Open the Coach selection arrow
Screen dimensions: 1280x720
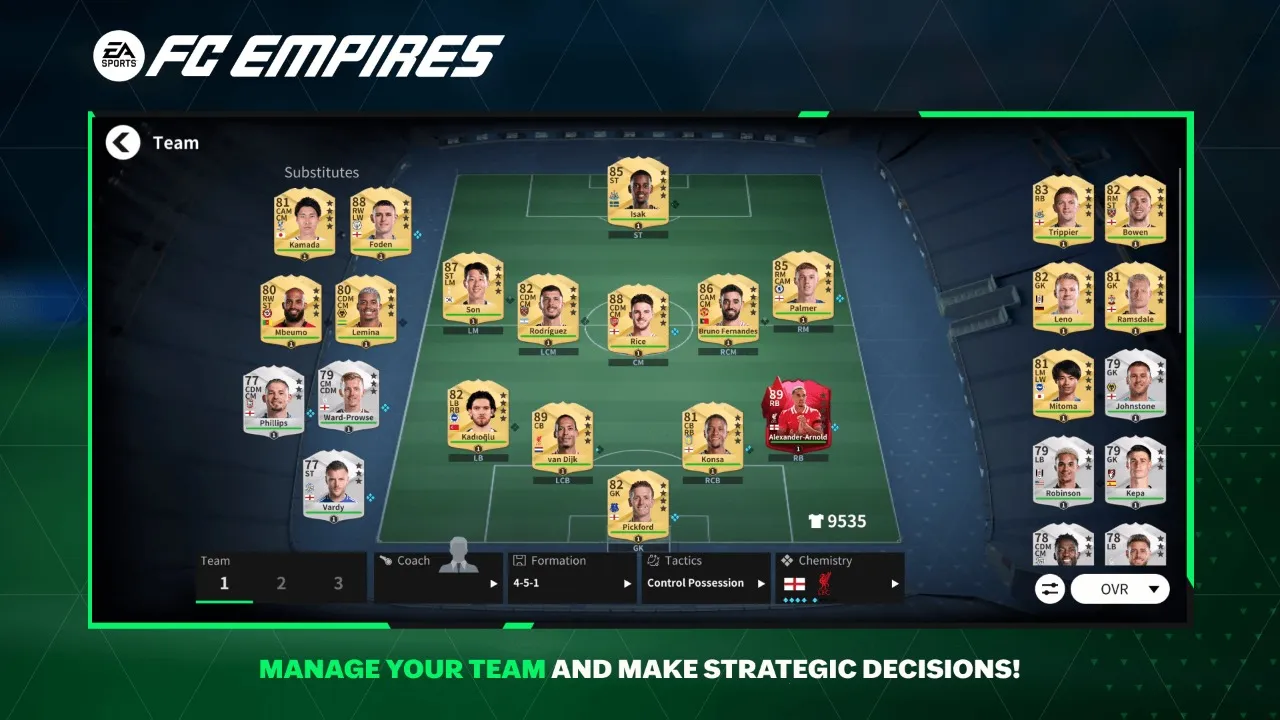pos(493,583)
